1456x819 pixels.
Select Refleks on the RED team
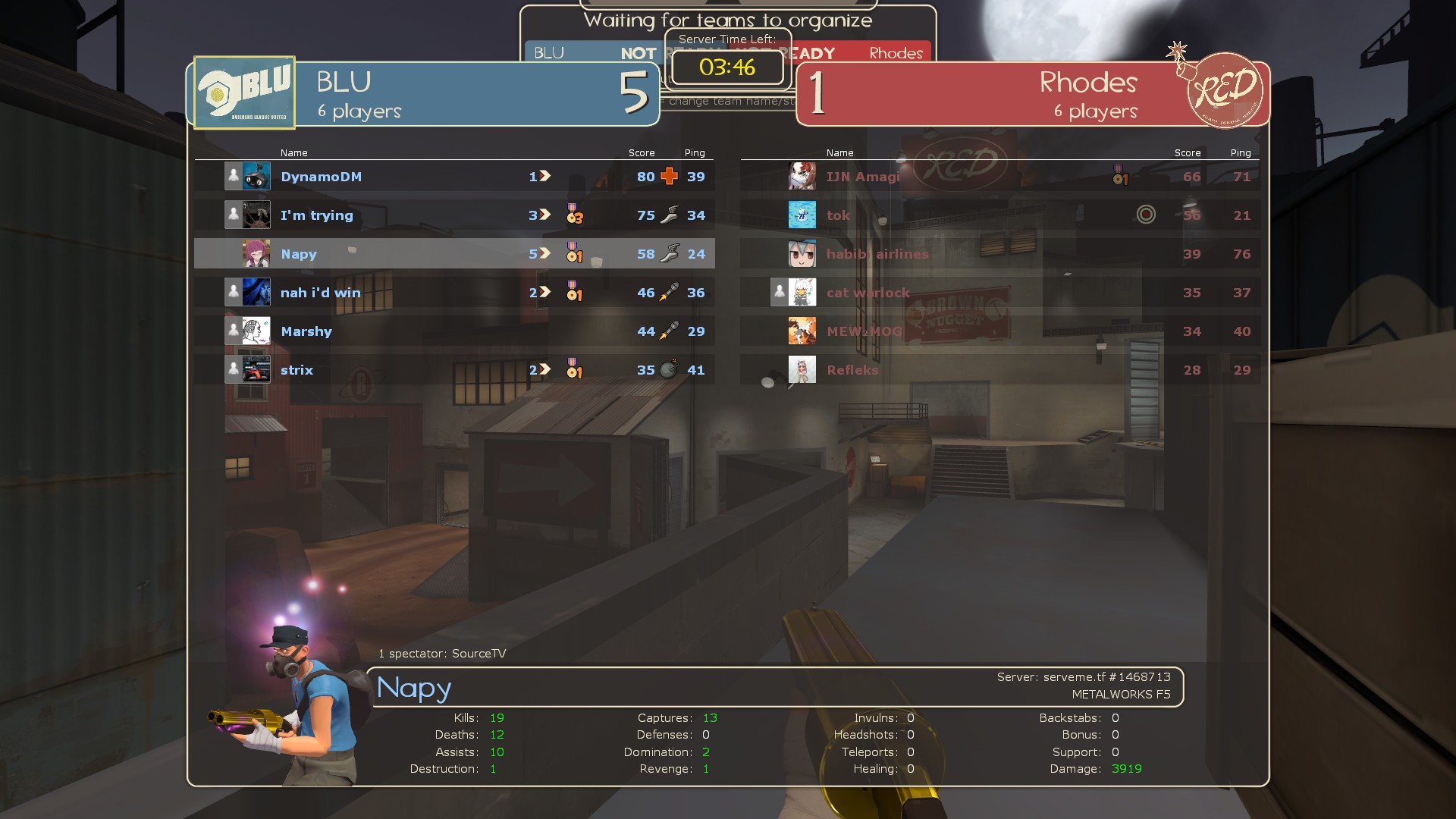coord(852,370)
